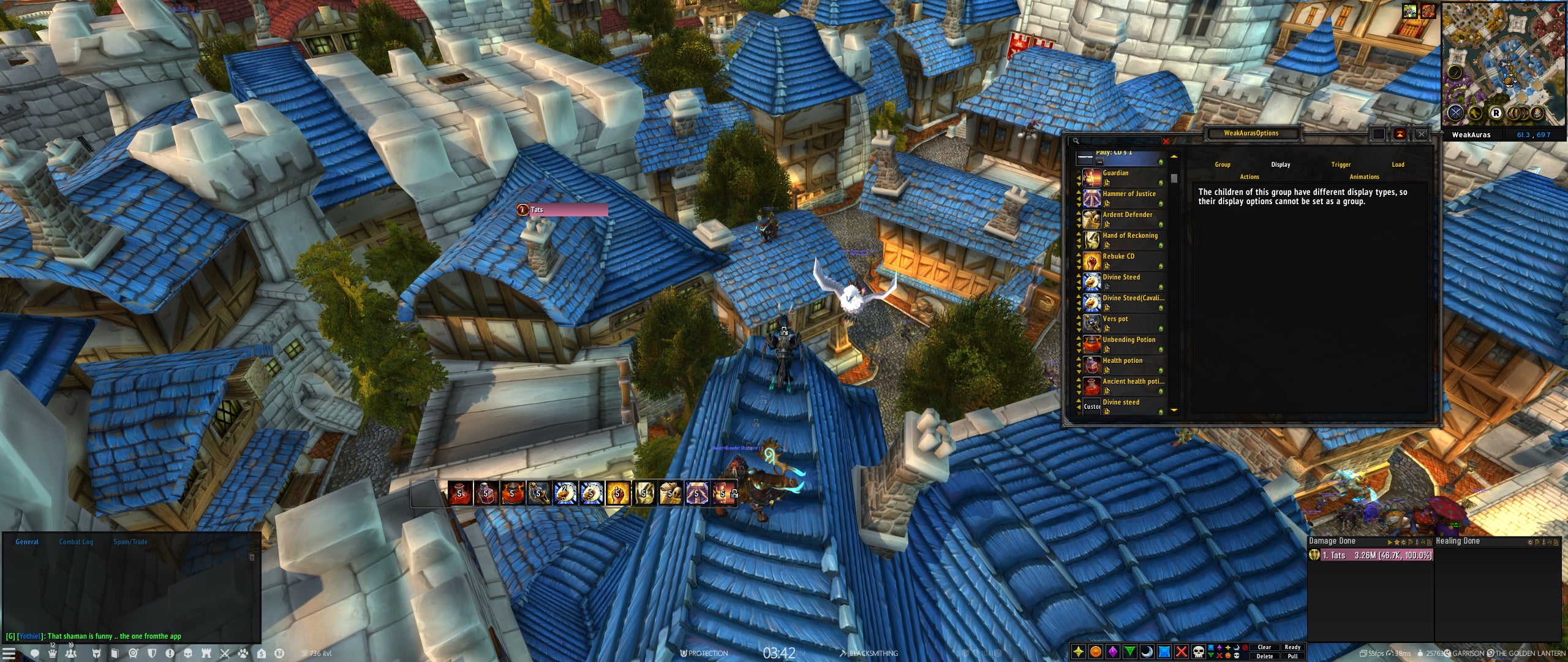Switch to the Spam/Trade chat tab

130,542
